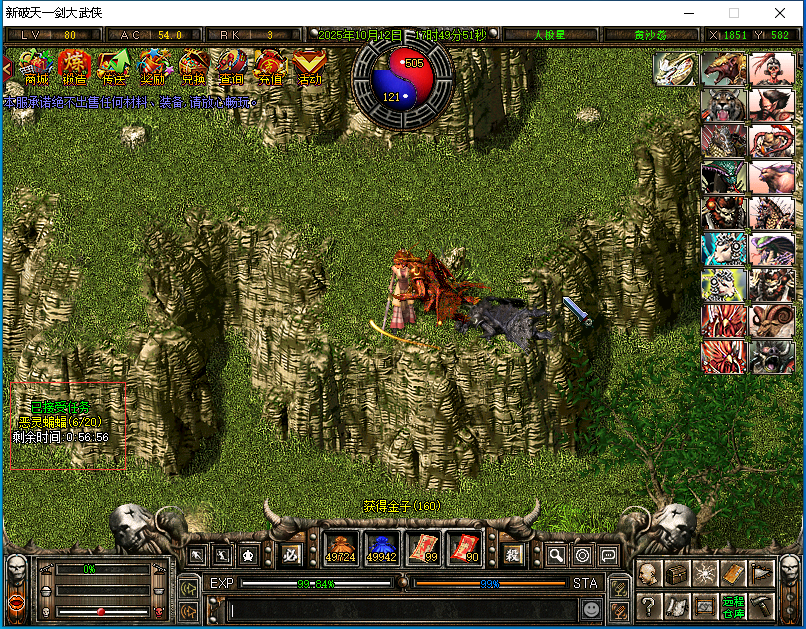Viewport: 806px width, 629px height.
Task: Open the smiley emoticon picker
Action: click(592, 608)
